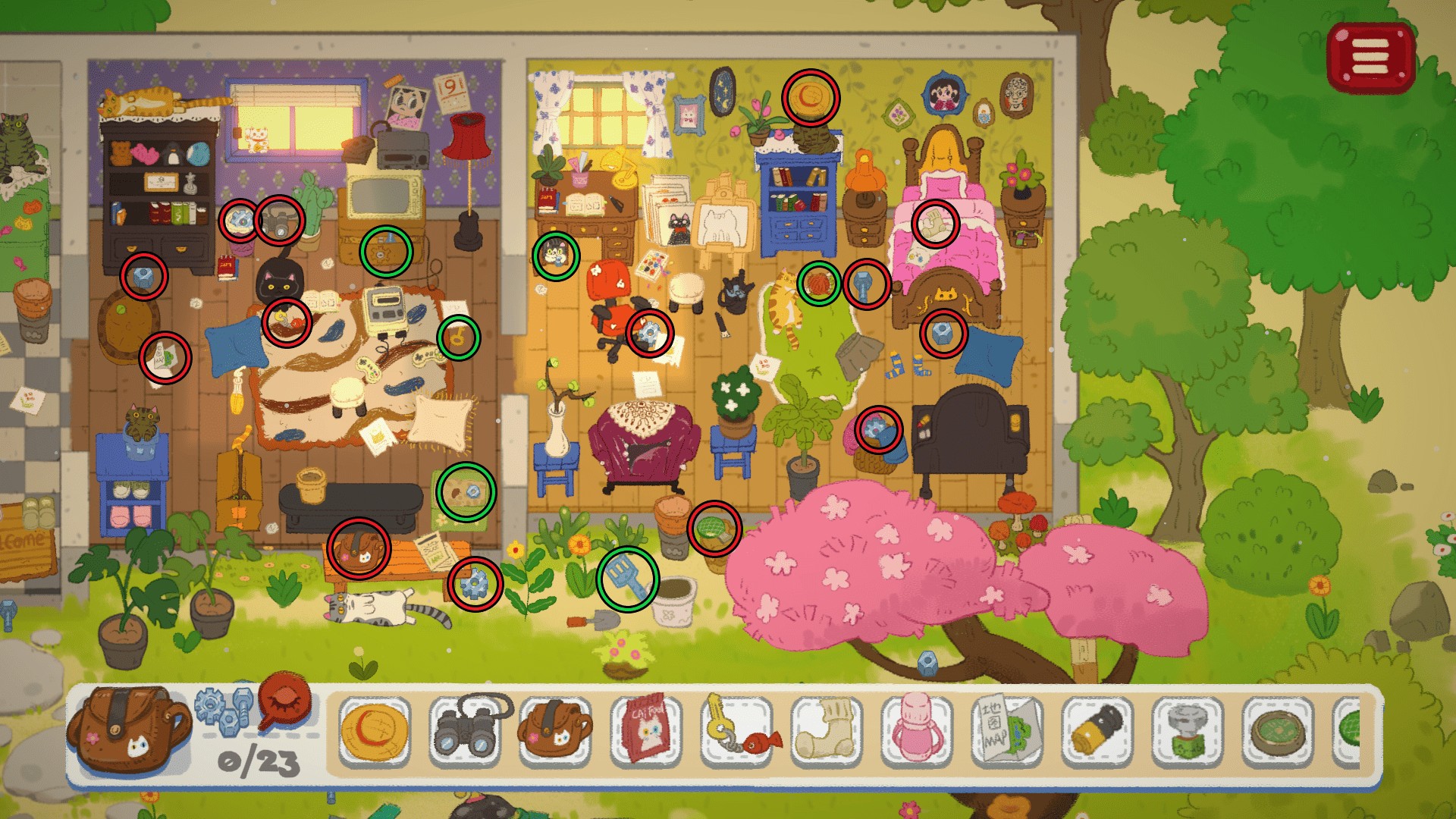Pick the yellow flashlight item slot
Viewport: 1456px width, 819px height.
[x=1097, y=732]
